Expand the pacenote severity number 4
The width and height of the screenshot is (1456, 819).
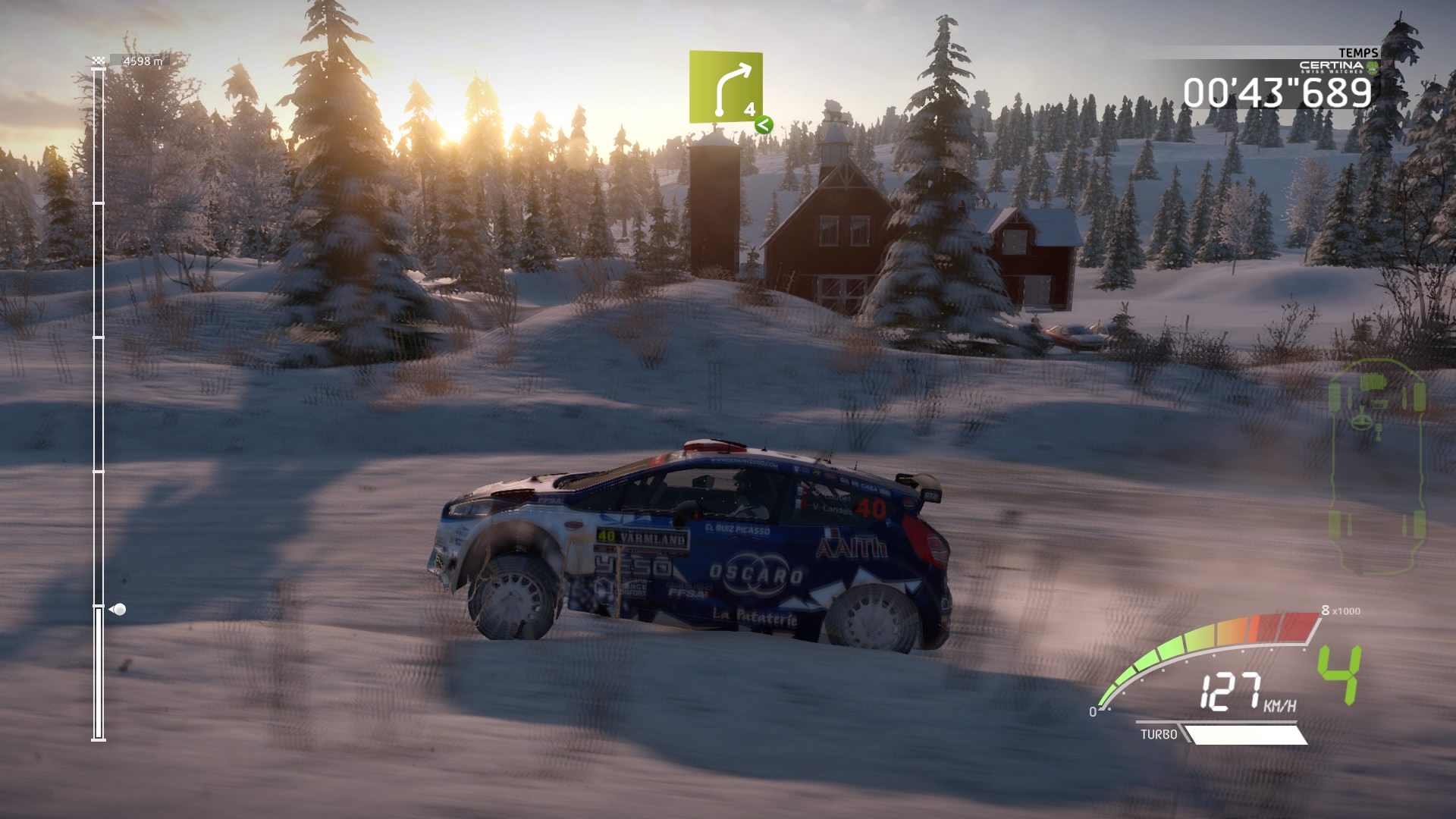tap(748, 108)
